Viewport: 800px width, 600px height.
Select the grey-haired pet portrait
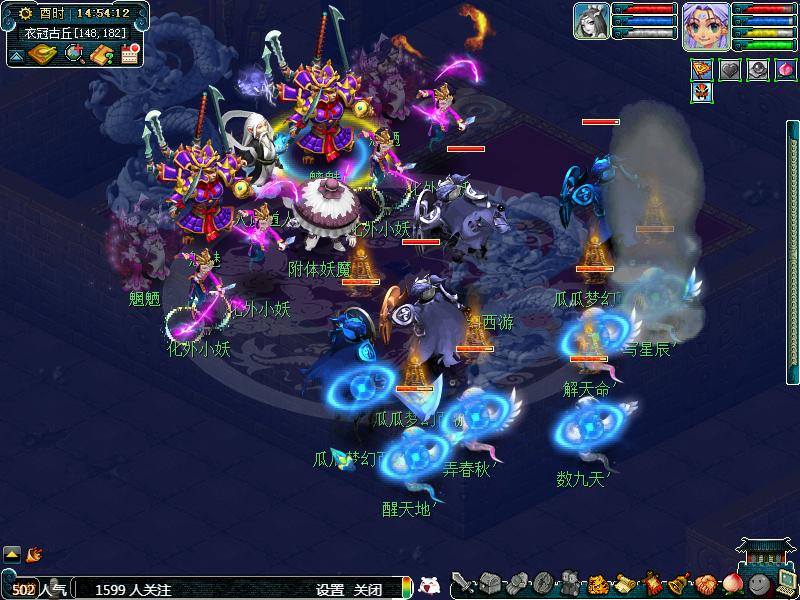point(591,21)
